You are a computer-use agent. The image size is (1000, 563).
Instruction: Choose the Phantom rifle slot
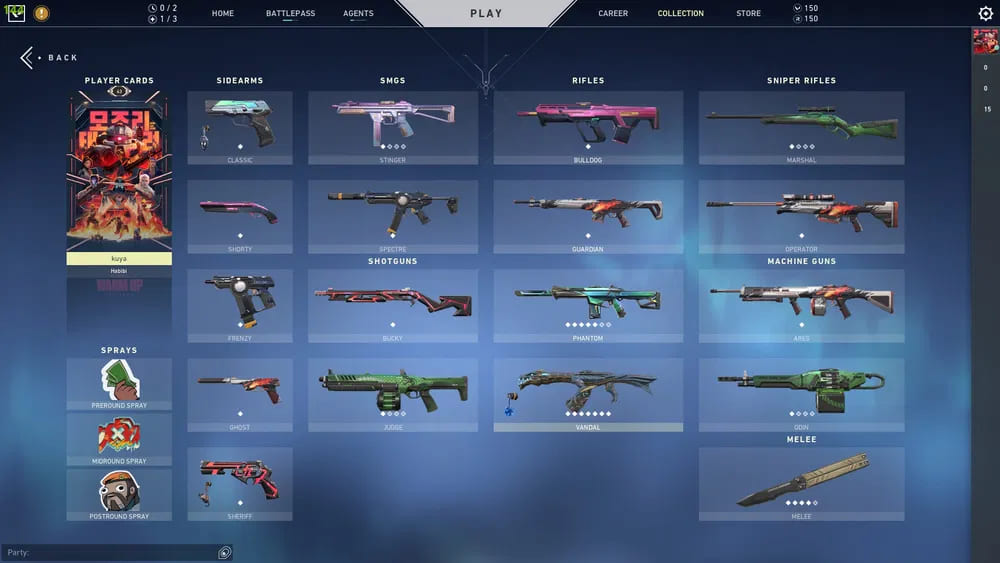[x=588, y=306]
